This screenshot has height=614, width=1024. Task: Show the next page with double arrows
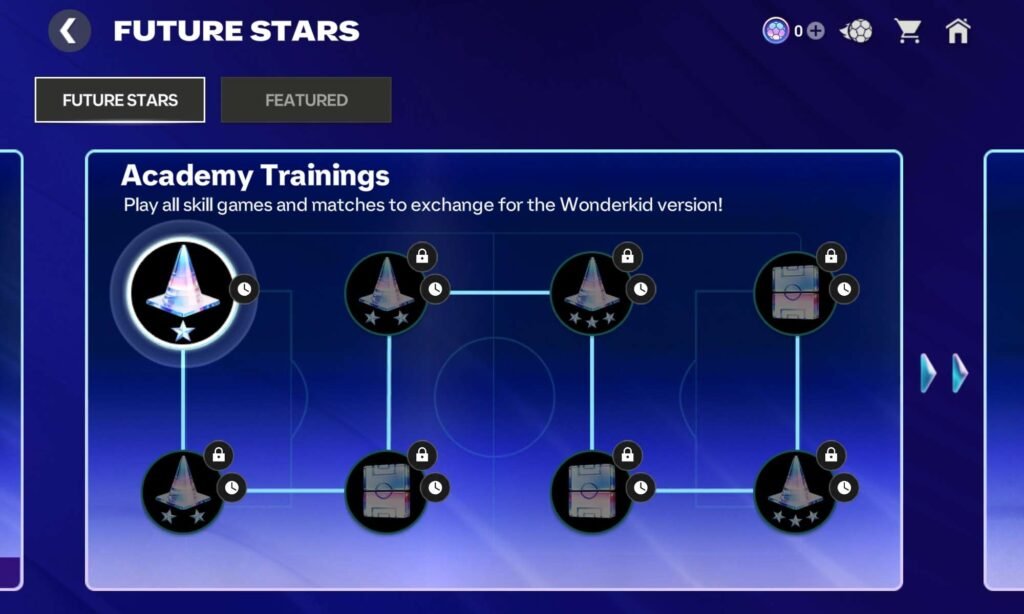click(x=944, y=373)
